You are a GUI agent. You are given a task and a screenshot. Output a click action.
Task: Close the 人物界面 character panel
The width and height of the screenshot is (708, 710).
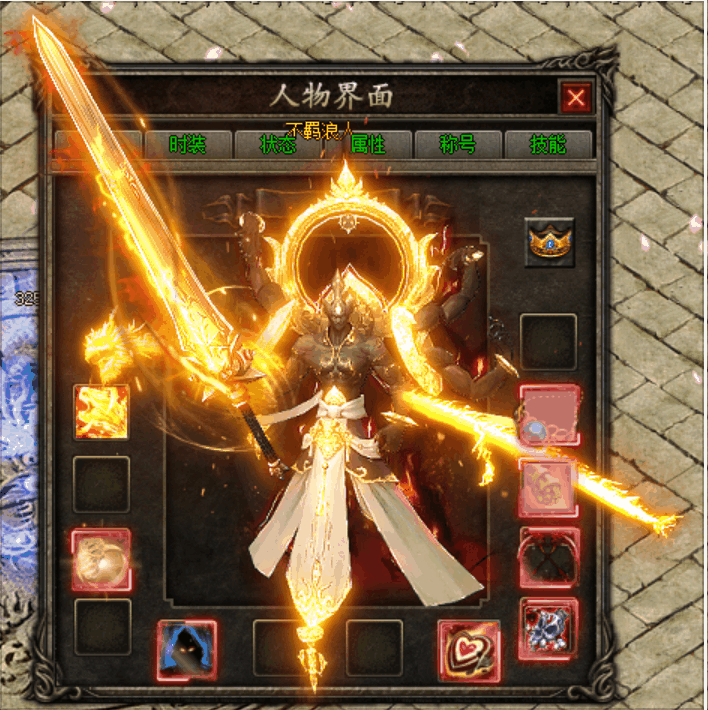coord(576,98)
